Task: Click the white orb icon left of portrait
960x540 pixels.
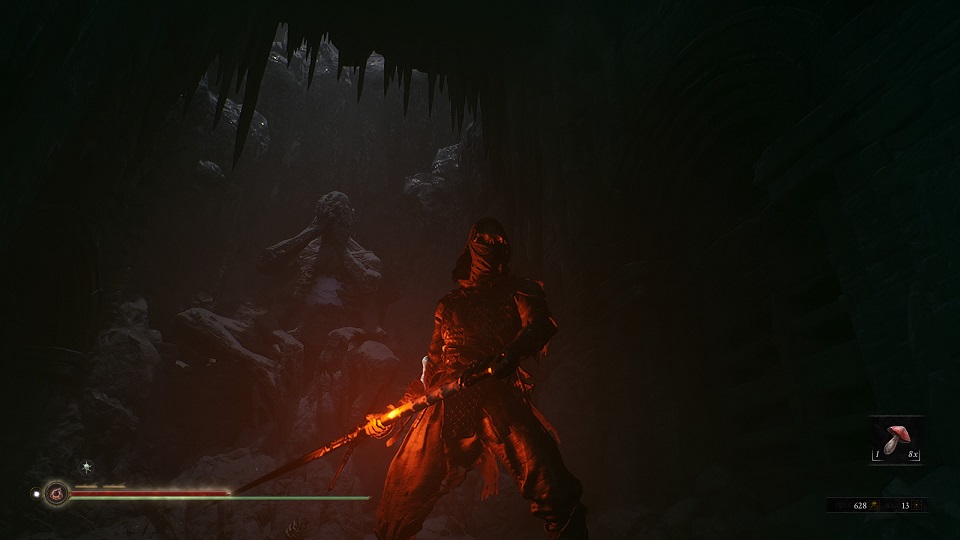Action: point(37,492)
